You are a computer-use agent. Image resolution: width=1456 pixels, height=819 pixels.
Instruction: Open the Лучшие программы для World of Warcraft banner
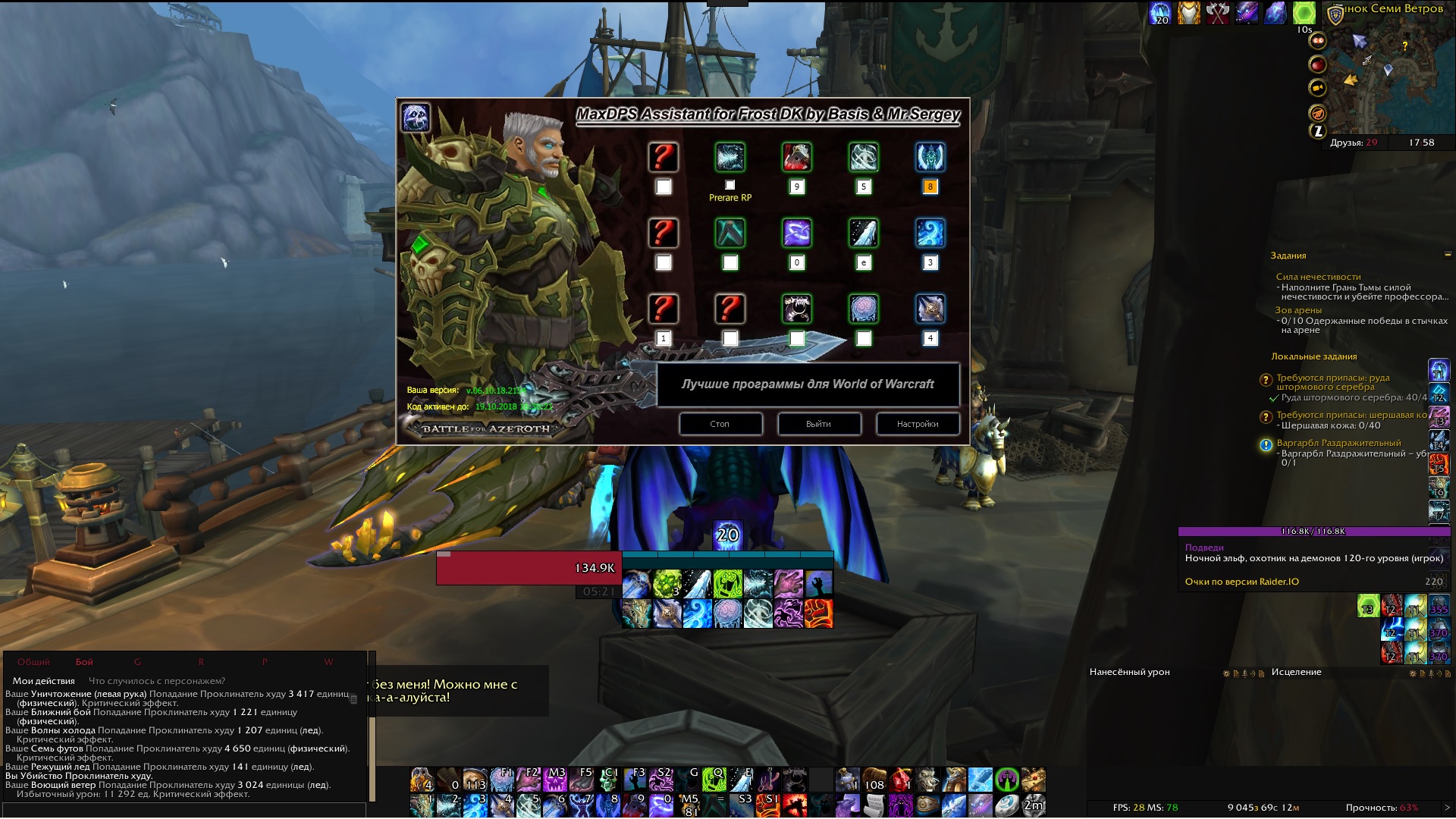[808, 384]
